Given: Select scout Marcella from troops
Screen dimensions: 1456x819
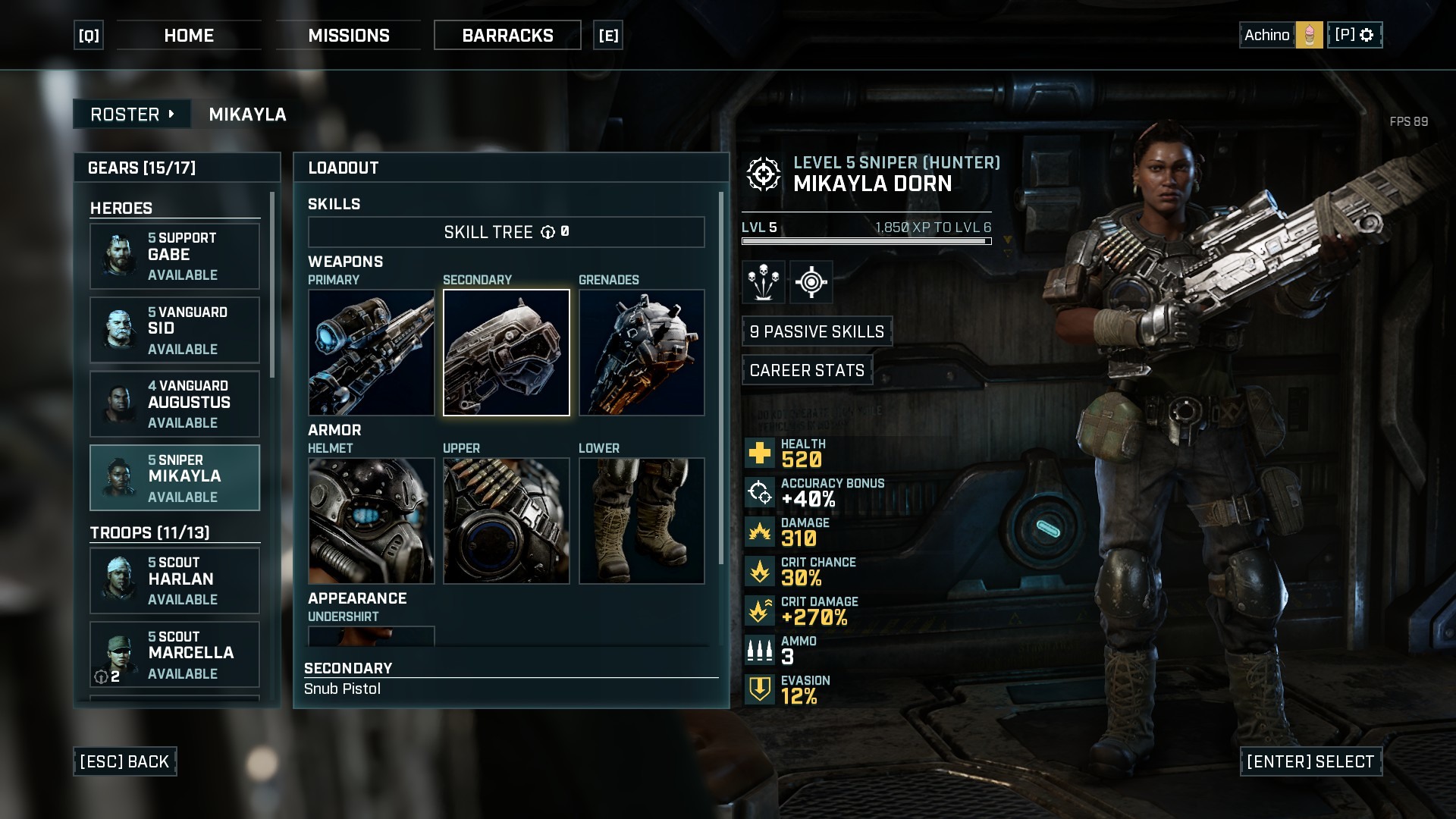Looking at the screenshot, I should (175, 654).
